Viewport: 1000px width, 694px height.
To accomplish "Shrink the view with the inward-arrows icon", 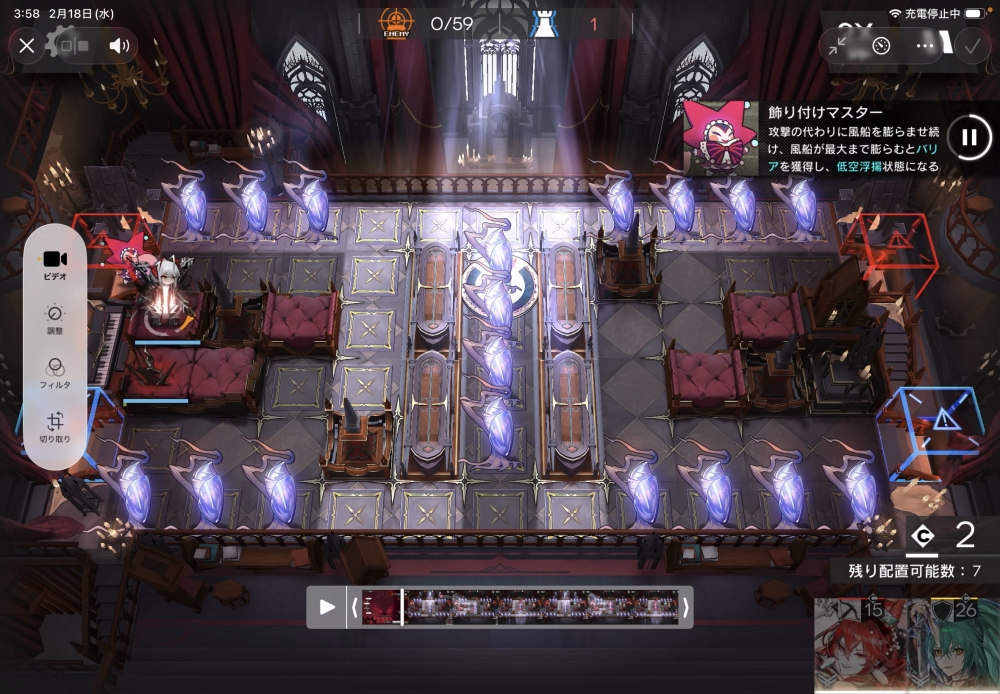I will (x=838, y=45).
